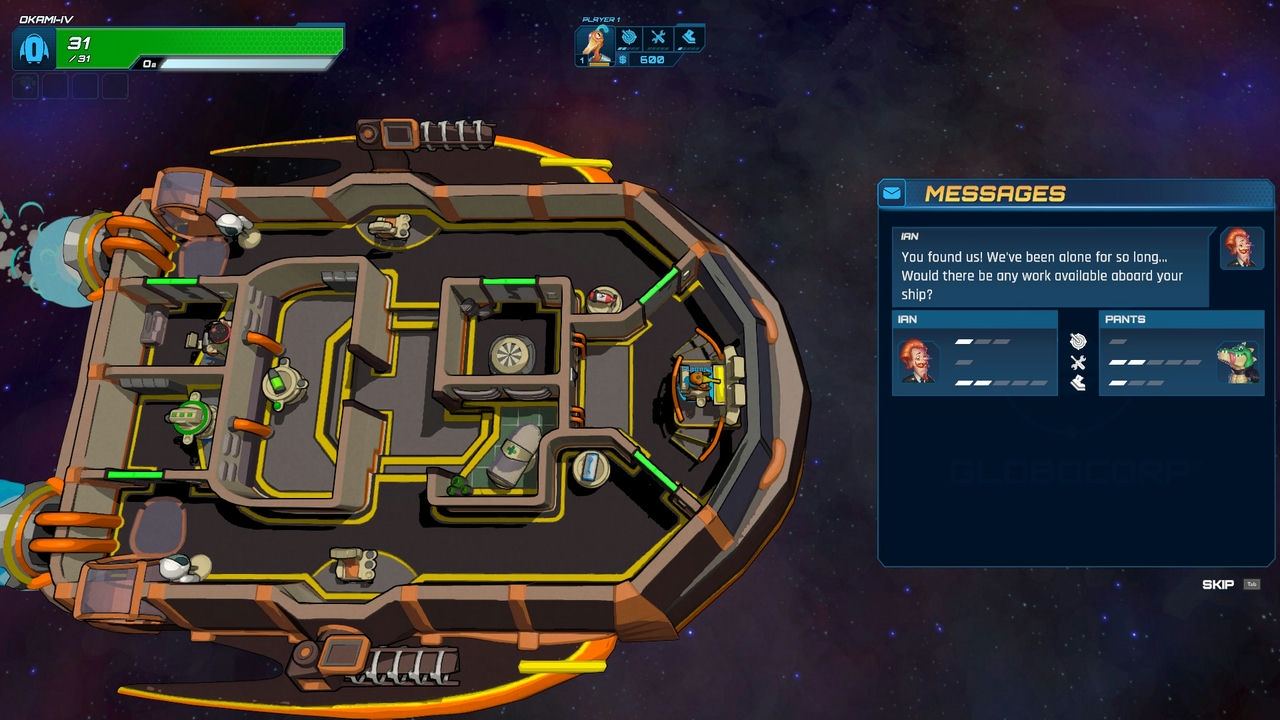1280x720 pixels.
Task: Click the Okami-IV ship icon
Action: click(x=35, y=48)
